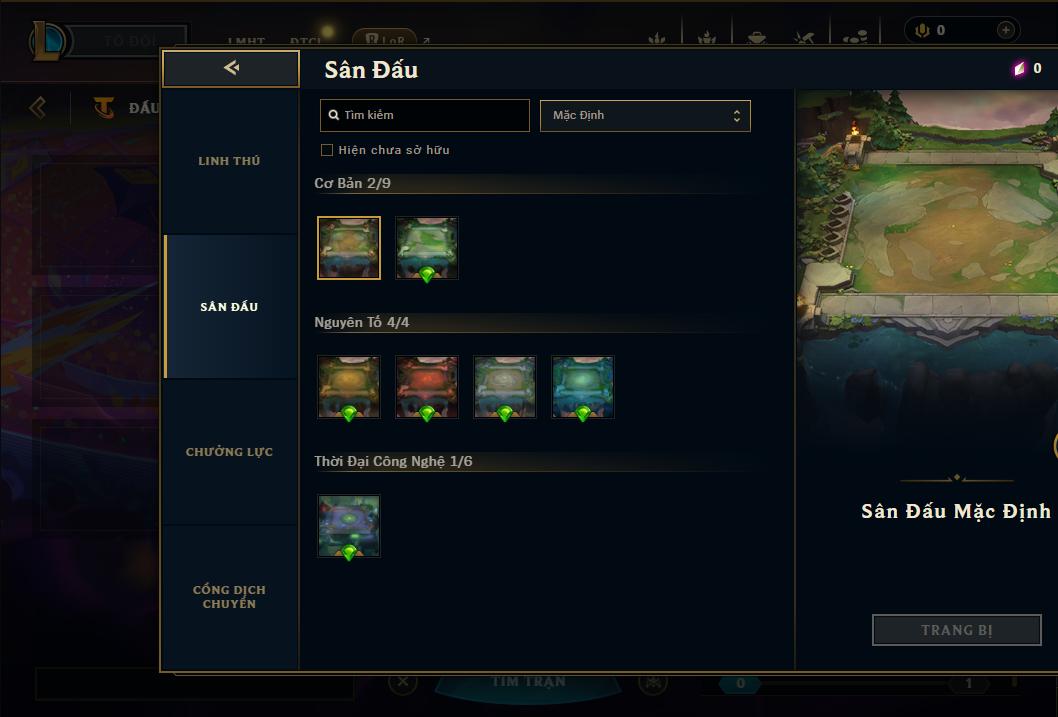The height and width of the screenshot is (717, 1058).
Task: Click the Tìm kiếm search field
Action: (425, 115)
